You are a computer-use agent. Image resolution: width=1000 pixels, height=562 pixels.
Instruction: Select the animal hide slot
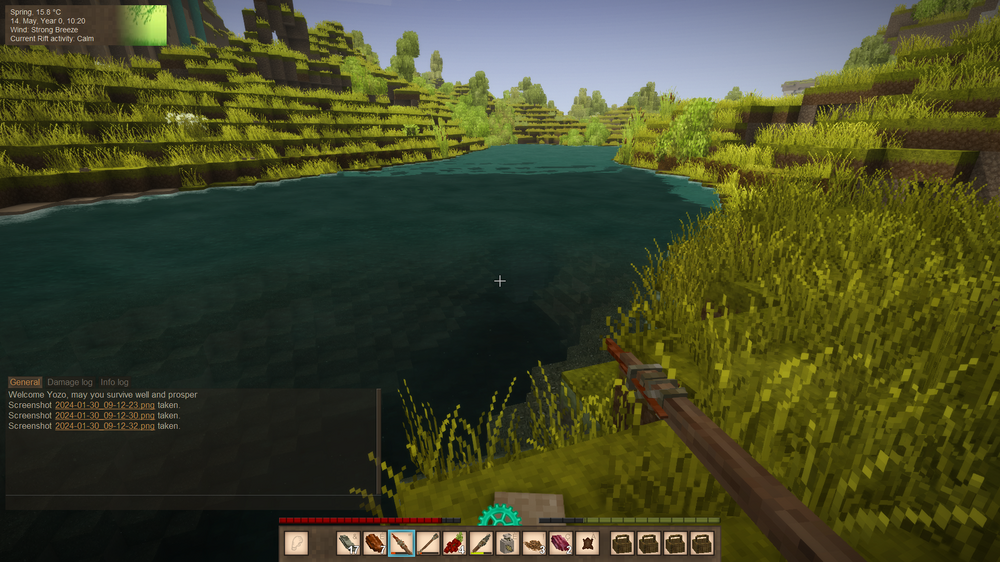tap(588, 543)
